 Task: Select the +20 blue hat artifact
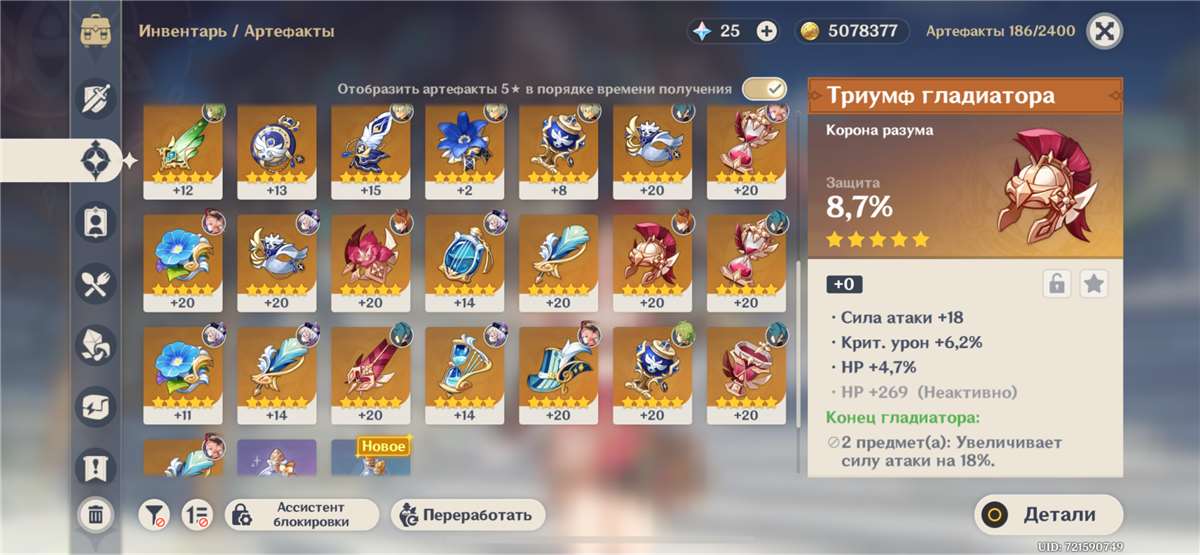pyautogui.click(x=557, y=372)
